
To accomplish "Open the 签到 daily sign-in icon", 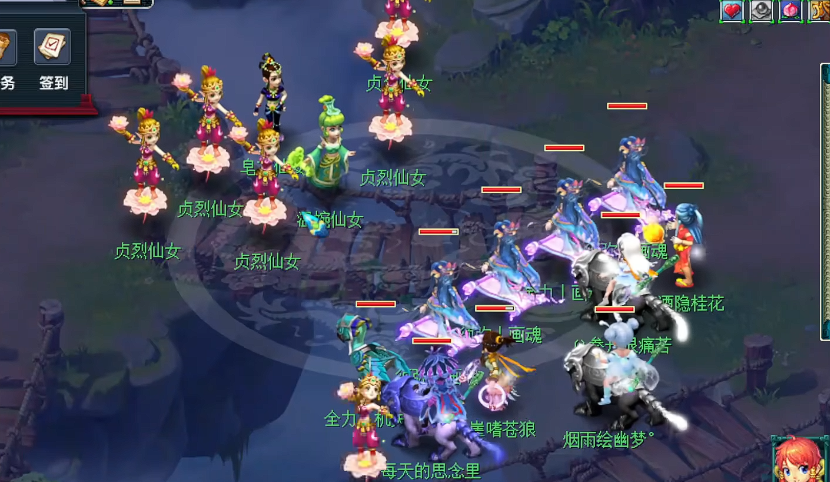I will tap(52, 48).
